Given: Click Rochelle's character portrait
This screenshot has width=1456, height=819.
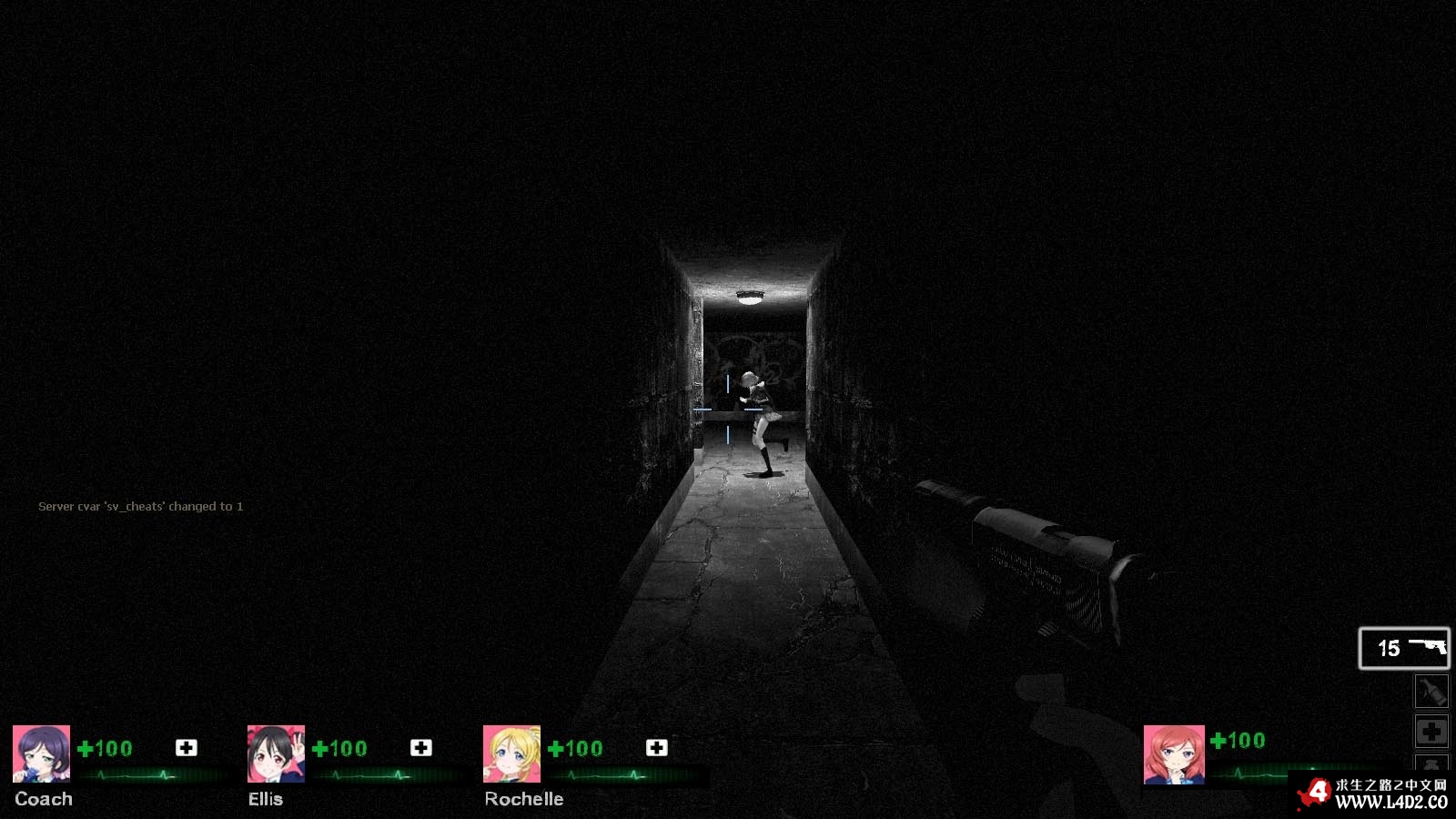Looking at the screenshot, I should (511, 753).
